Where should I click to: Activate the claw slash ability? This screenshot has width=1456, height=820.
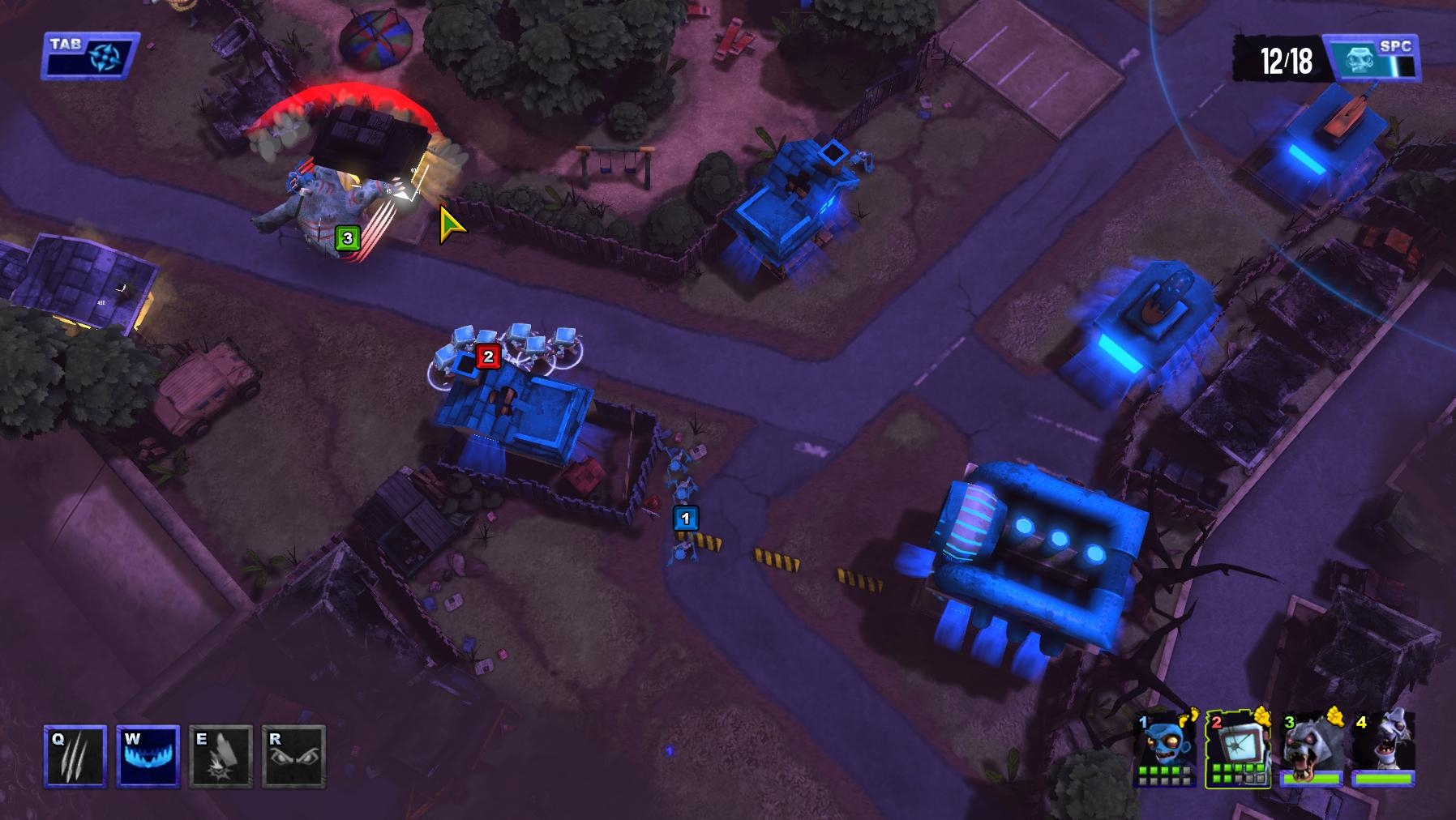[x=75, y=757]
